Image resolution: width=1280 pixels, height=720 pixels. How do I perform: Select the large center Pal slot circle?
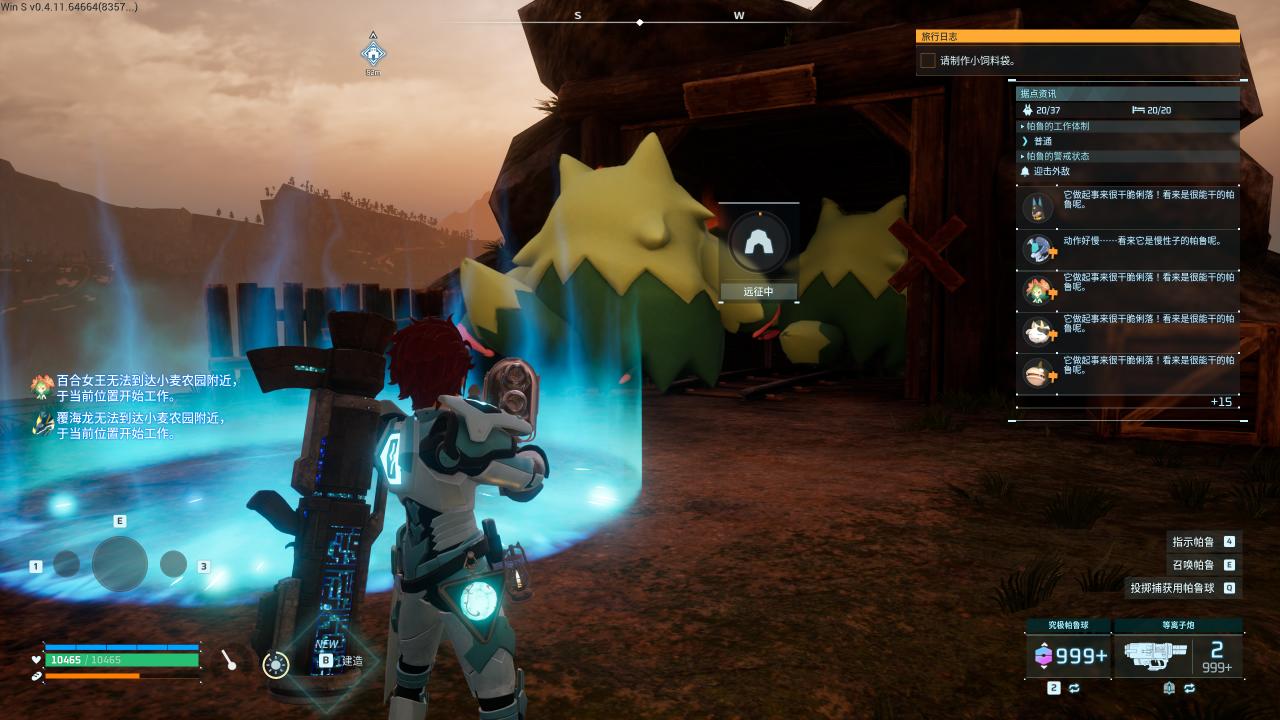tap(120, 564)
